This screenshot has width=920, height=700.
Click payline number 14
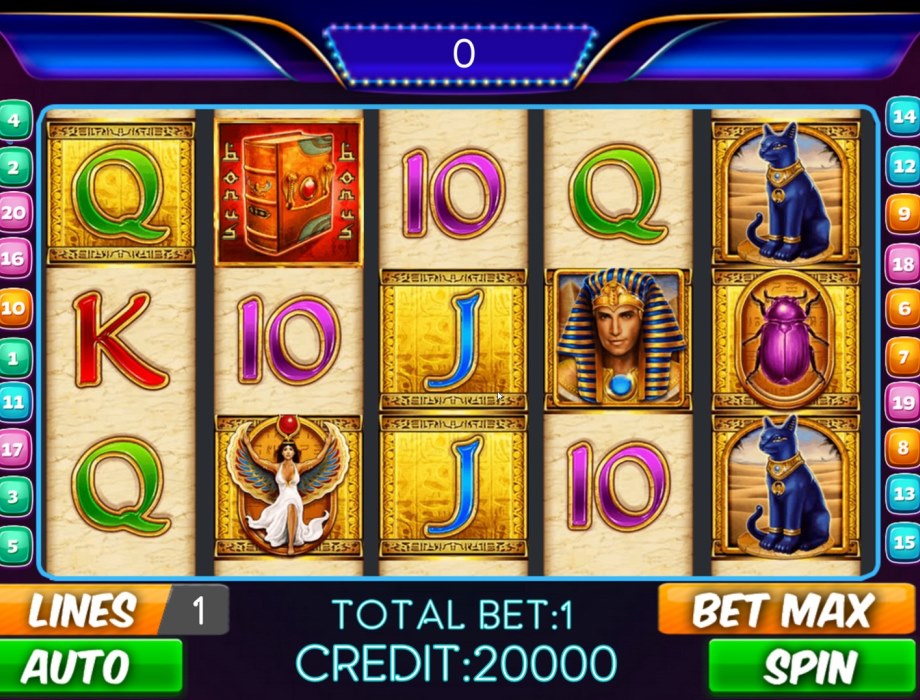tap(904, 117)
